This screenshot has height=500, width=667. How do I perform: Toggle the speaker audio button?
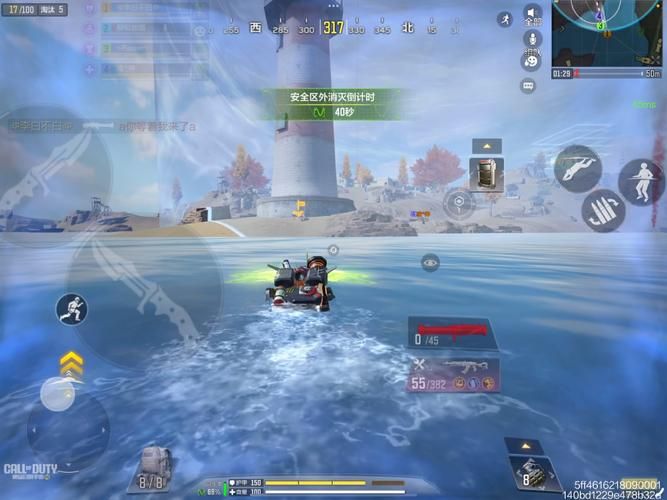pyautogui.click(x=532, y=13)
